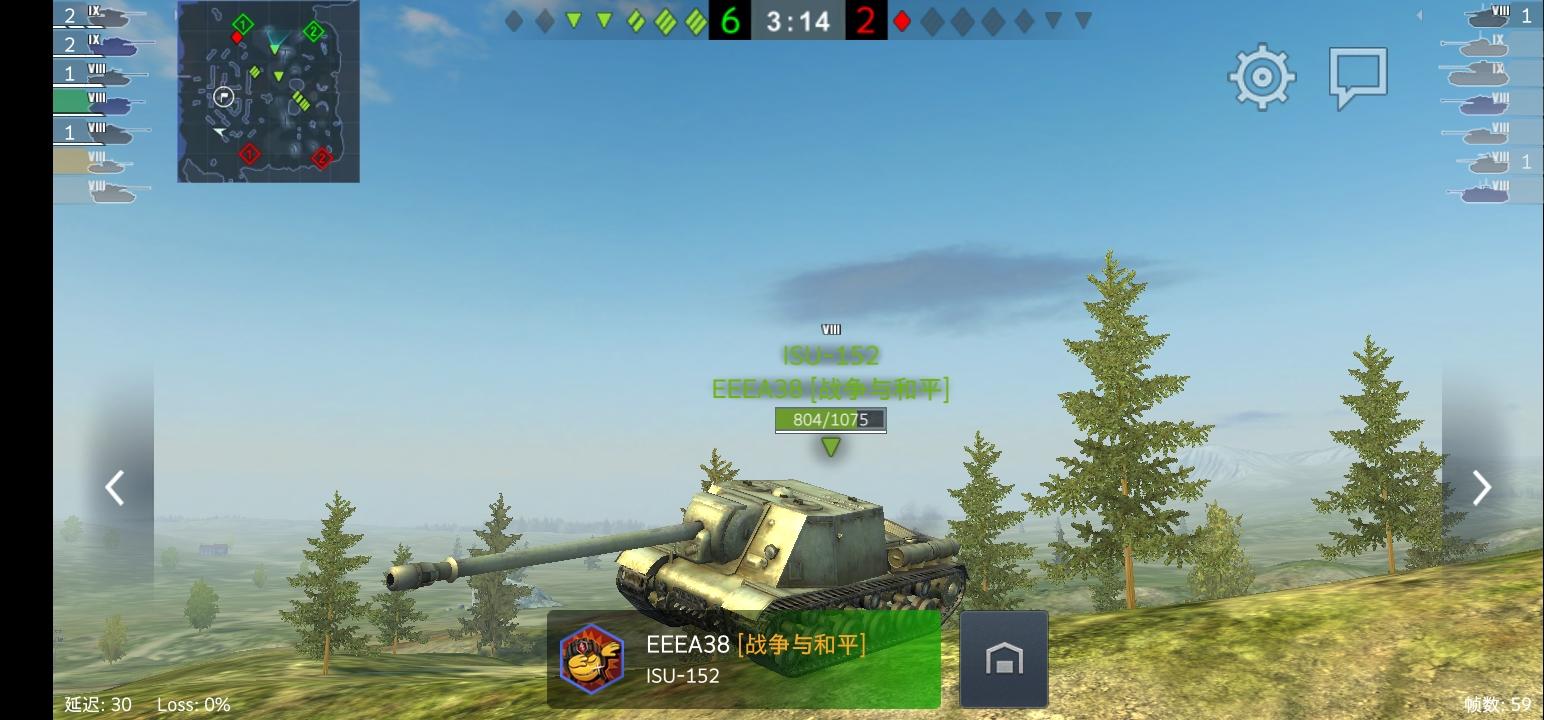Image resolution: width=1544 pixels, height=720 pixels.
Task: Click your own arrow marker on minimap
Action: (x=219, y=130)
